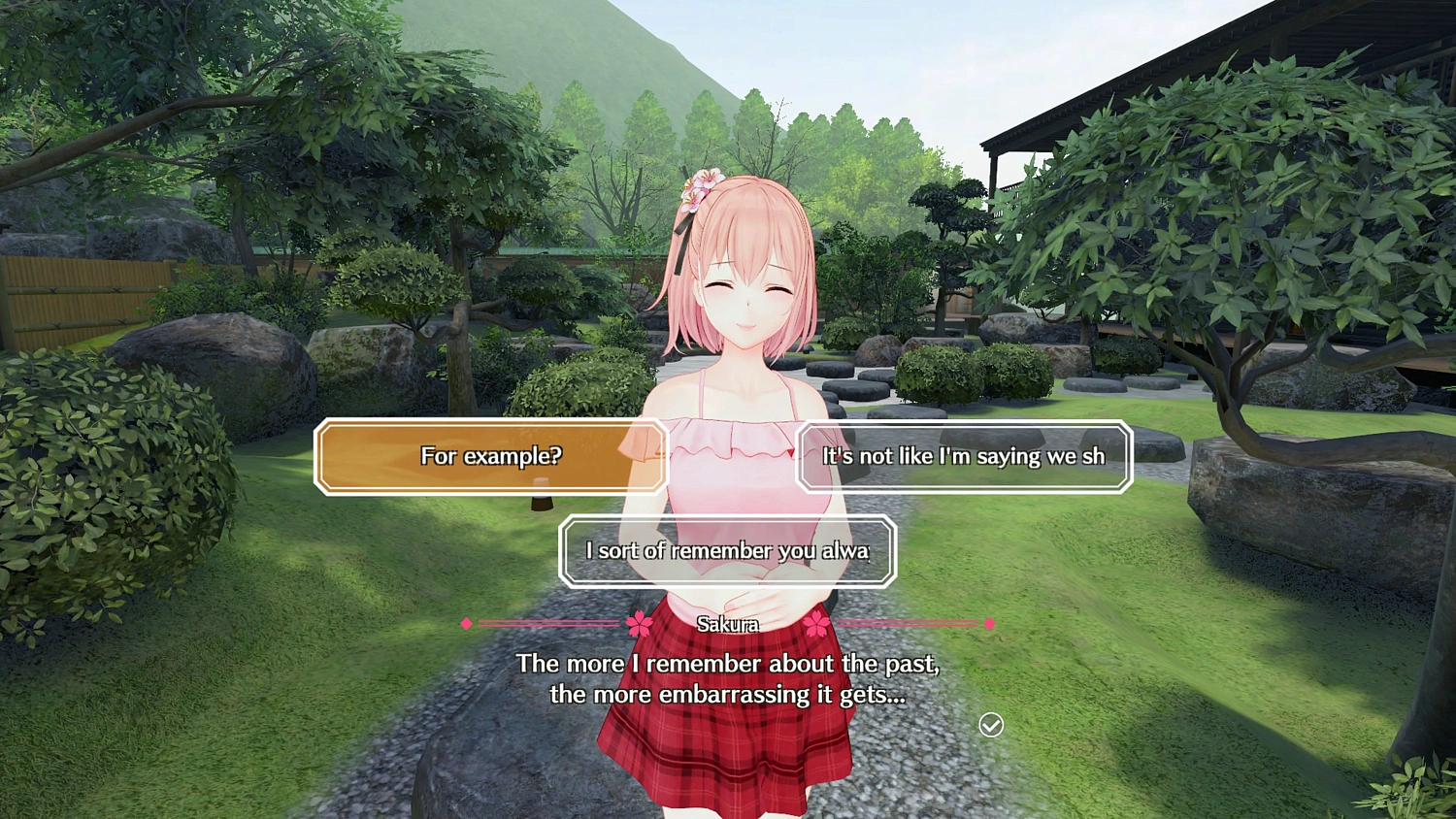The image size is (1456, 819).
Task: Click the center choice's truncated option text
Action: coord(727,550)
